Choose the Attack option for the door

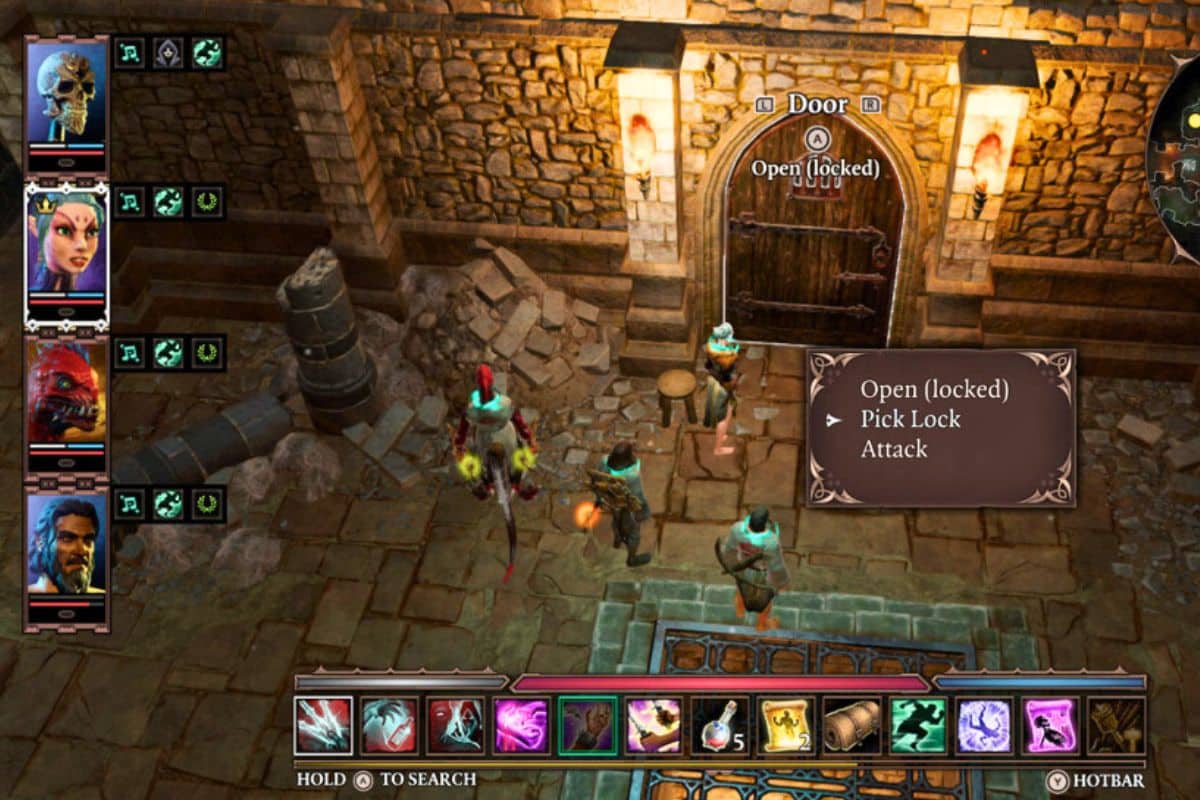[x=894, y=450]
